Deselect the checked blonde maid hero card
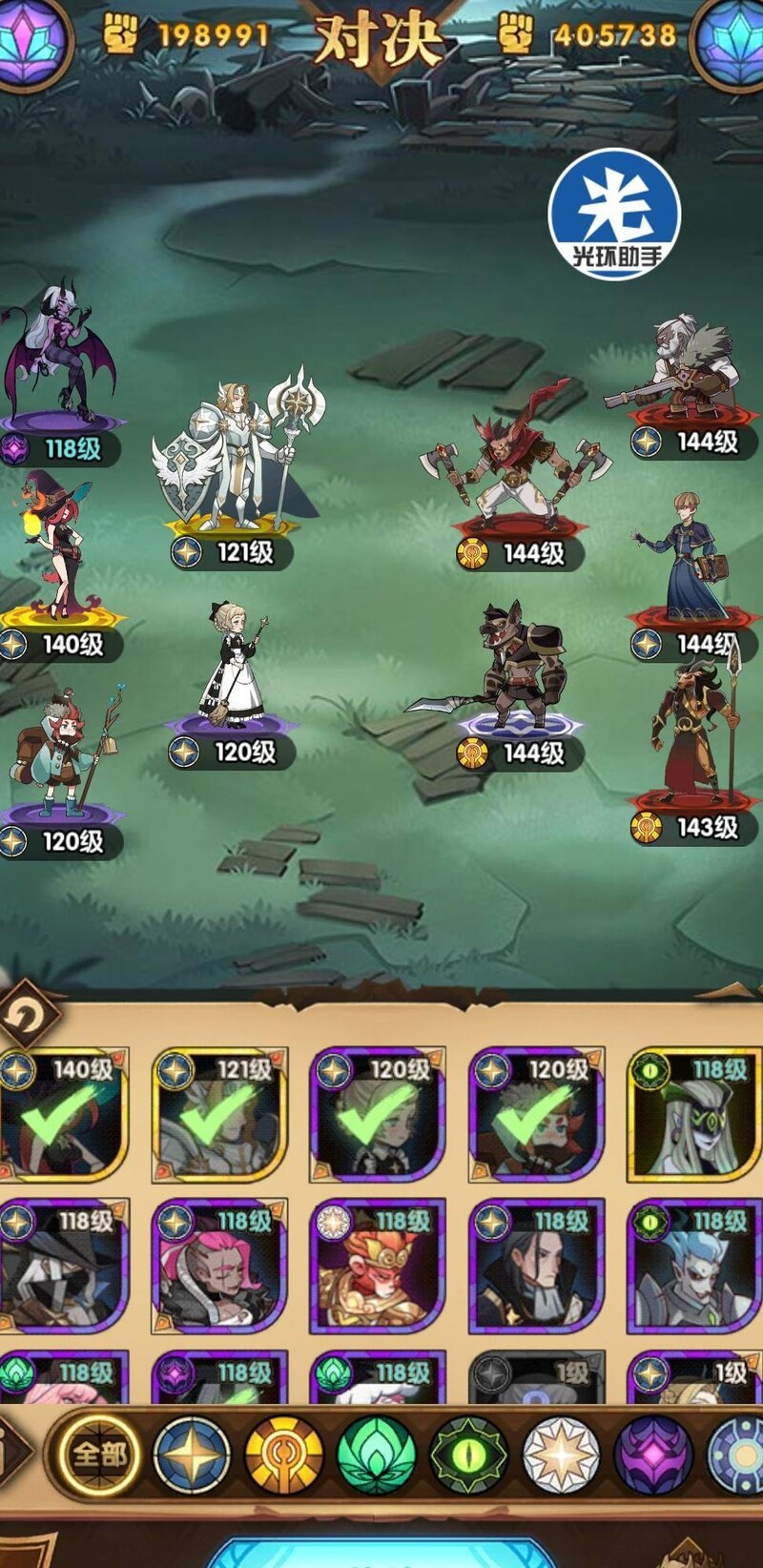Image resolution: width=763 pixels, height=1568 pixels. 378,1114
